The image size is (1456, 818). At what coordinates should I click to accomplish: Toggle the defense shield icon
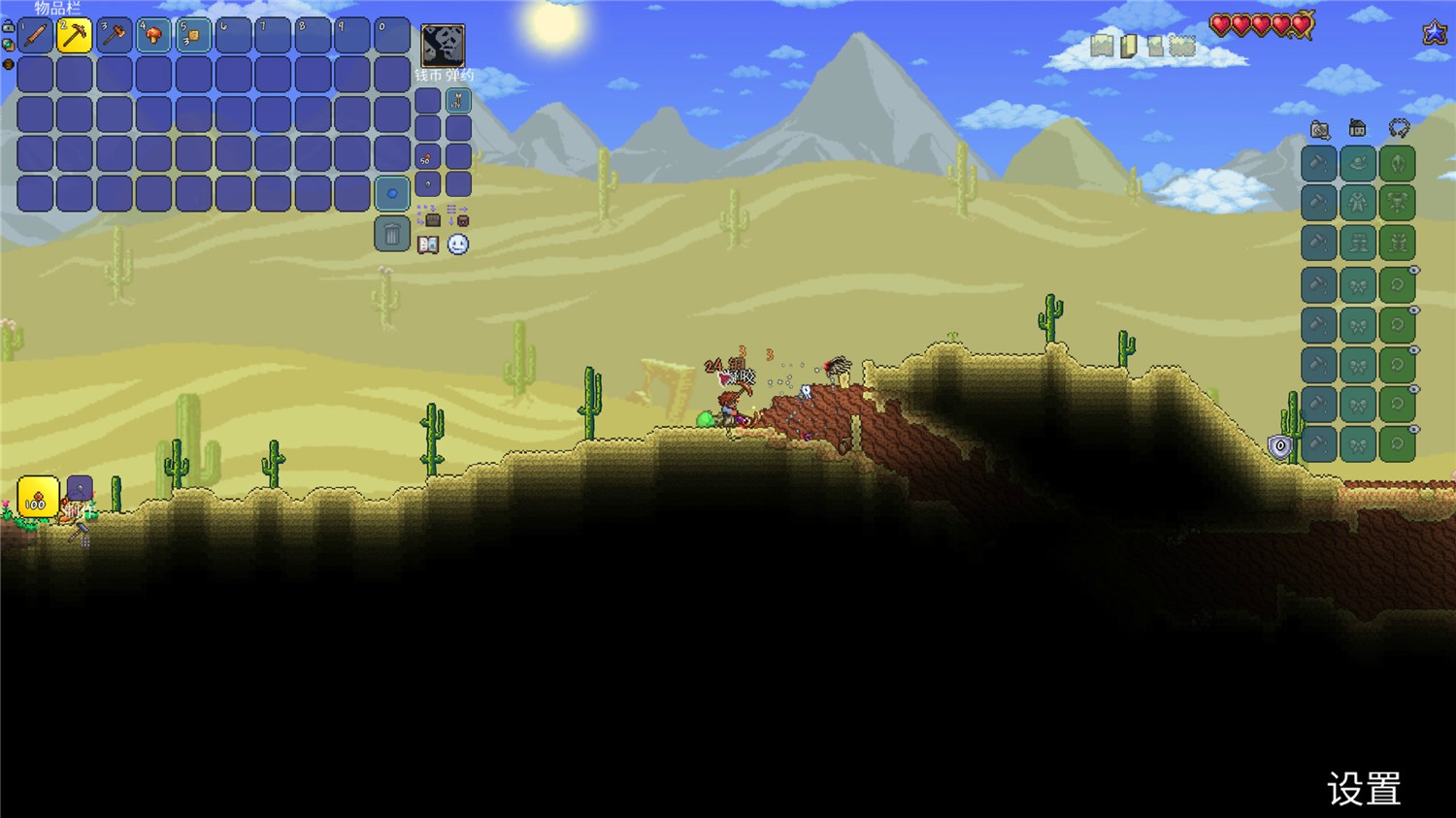click(1280, 446)
